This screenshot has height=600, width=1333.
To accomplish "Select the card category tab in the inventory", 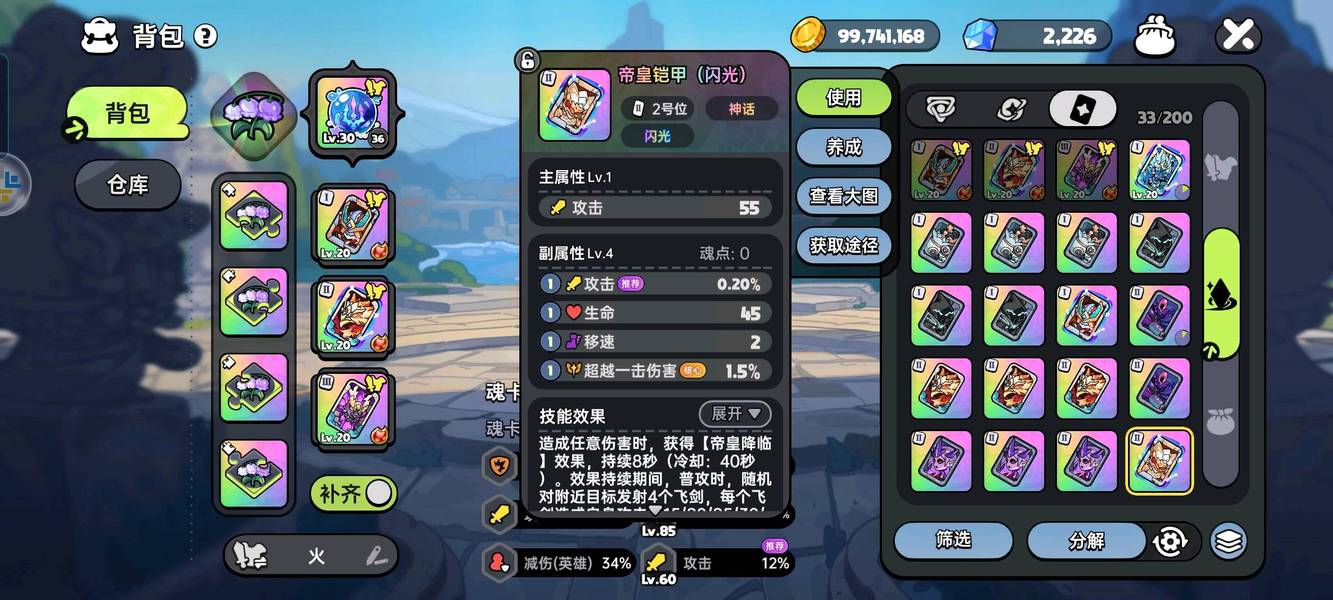I will tap(1082, 109).
